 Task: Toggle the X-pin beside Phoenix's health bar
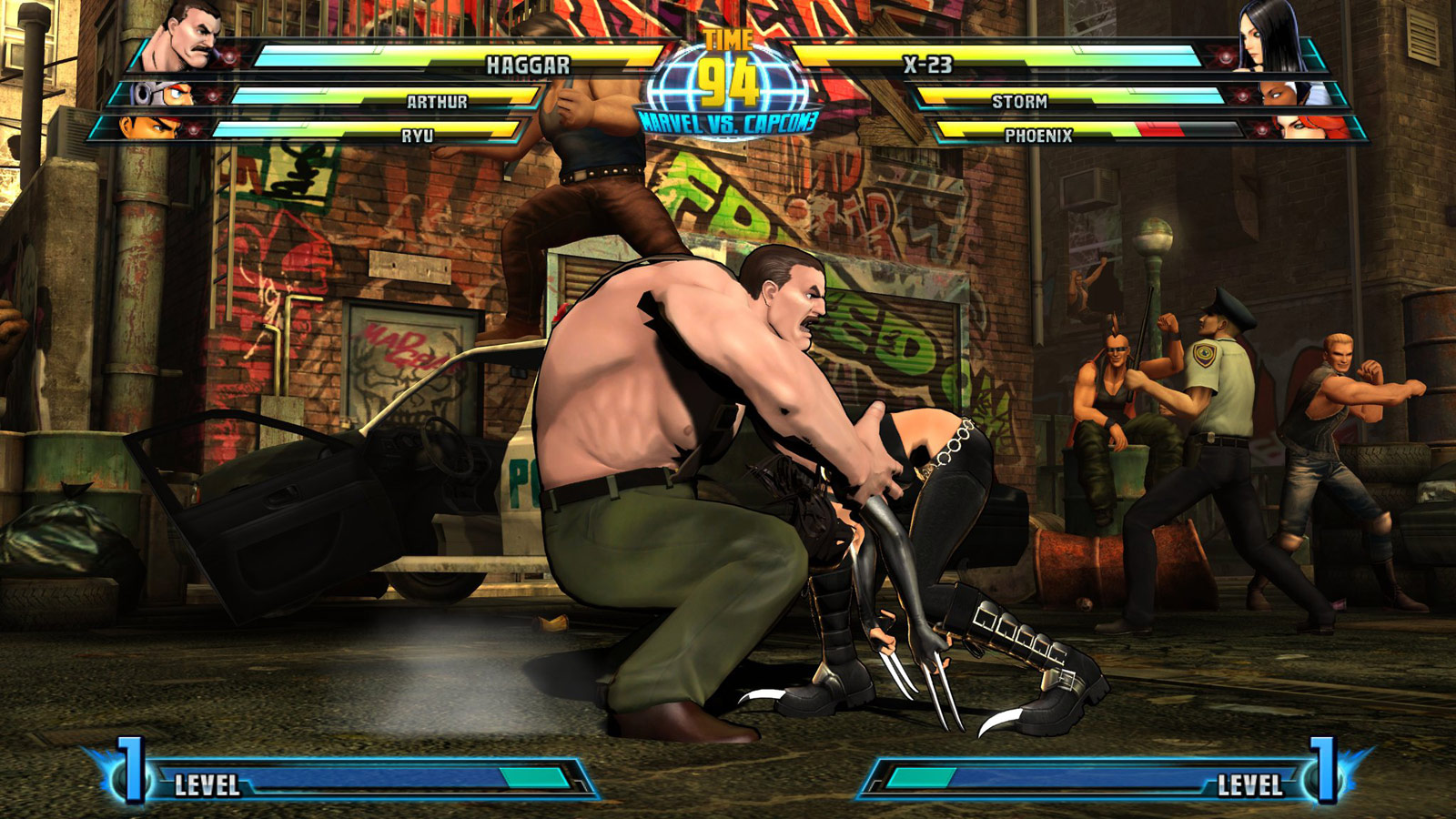(x=1262, y=130)
